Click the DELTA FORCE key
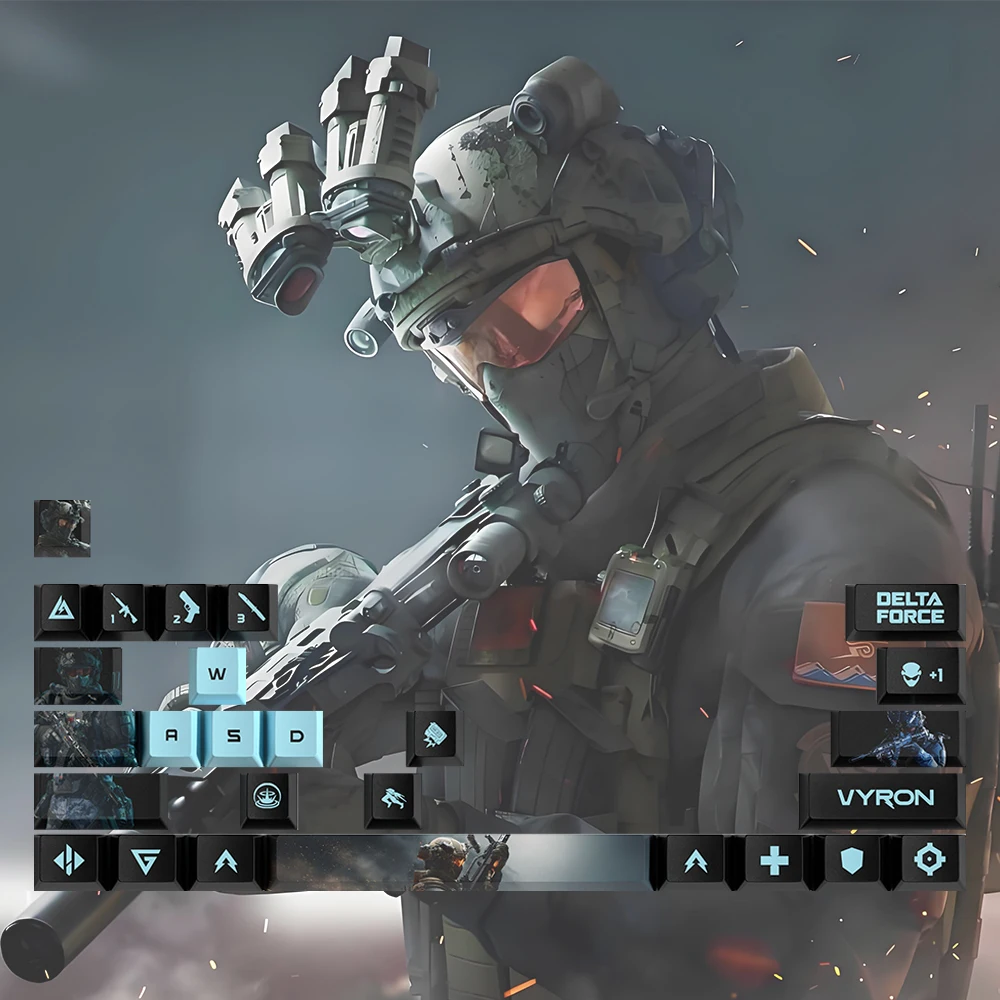This screenshot has height=1000, width=1000. pyautogui.click(x=909, y=609)
